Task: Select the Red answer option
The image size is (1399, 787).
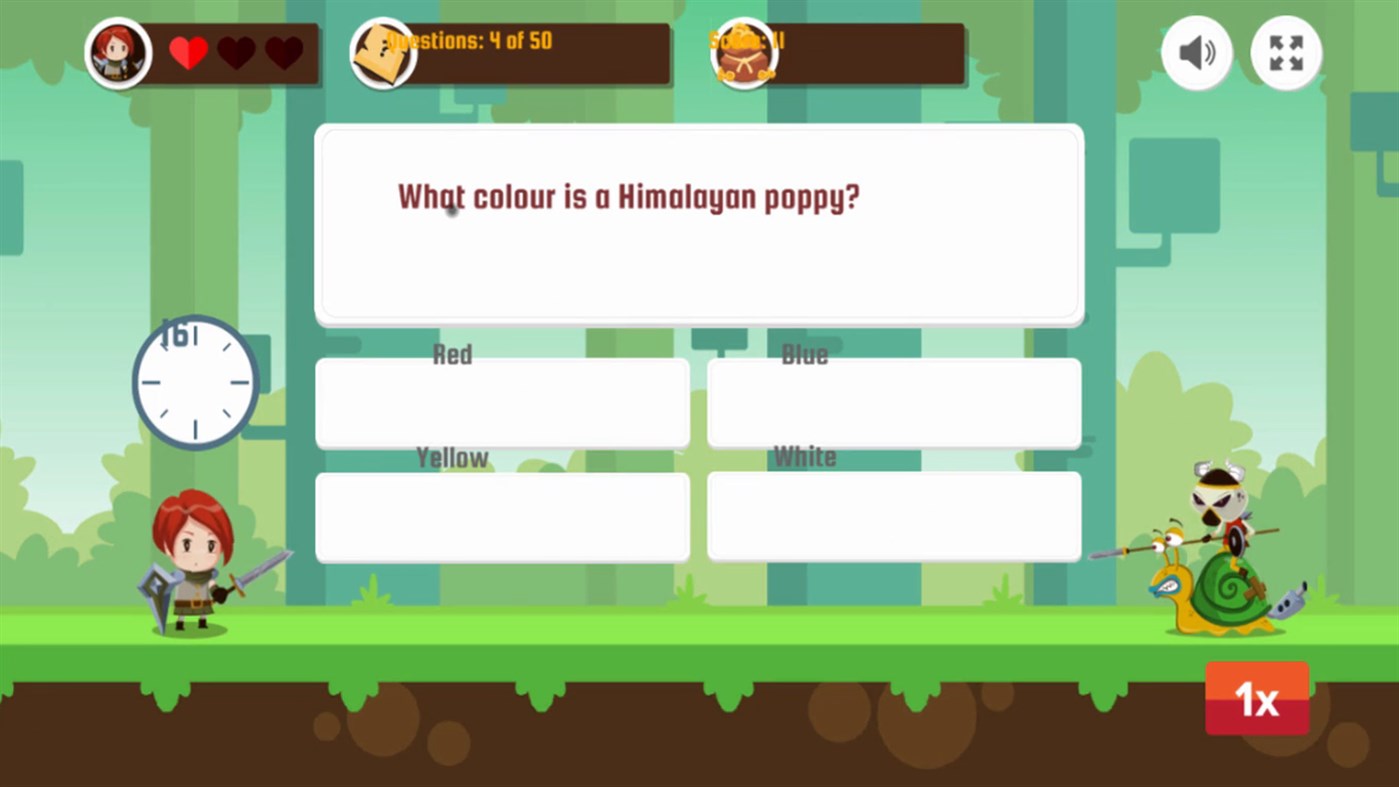Action: pyautogui.click(x=501, y=402)
